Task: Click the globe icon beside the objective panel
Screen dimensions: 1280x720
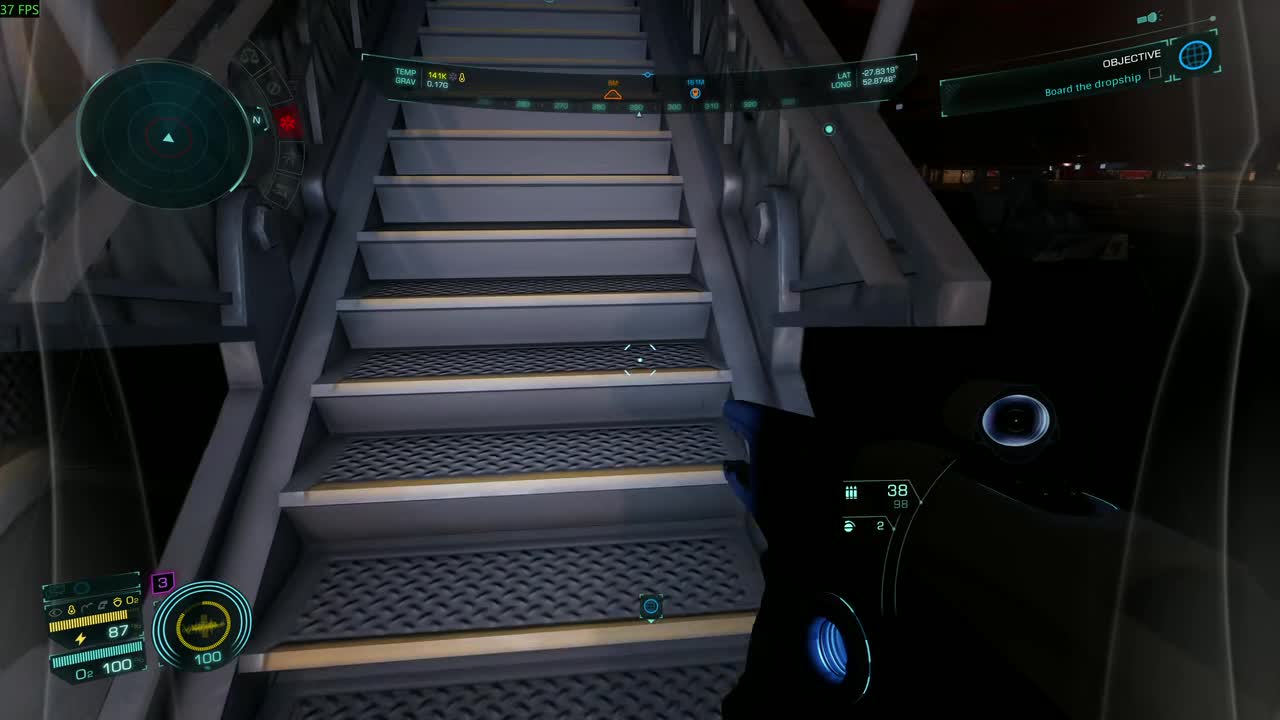Action: [1194, 56]
